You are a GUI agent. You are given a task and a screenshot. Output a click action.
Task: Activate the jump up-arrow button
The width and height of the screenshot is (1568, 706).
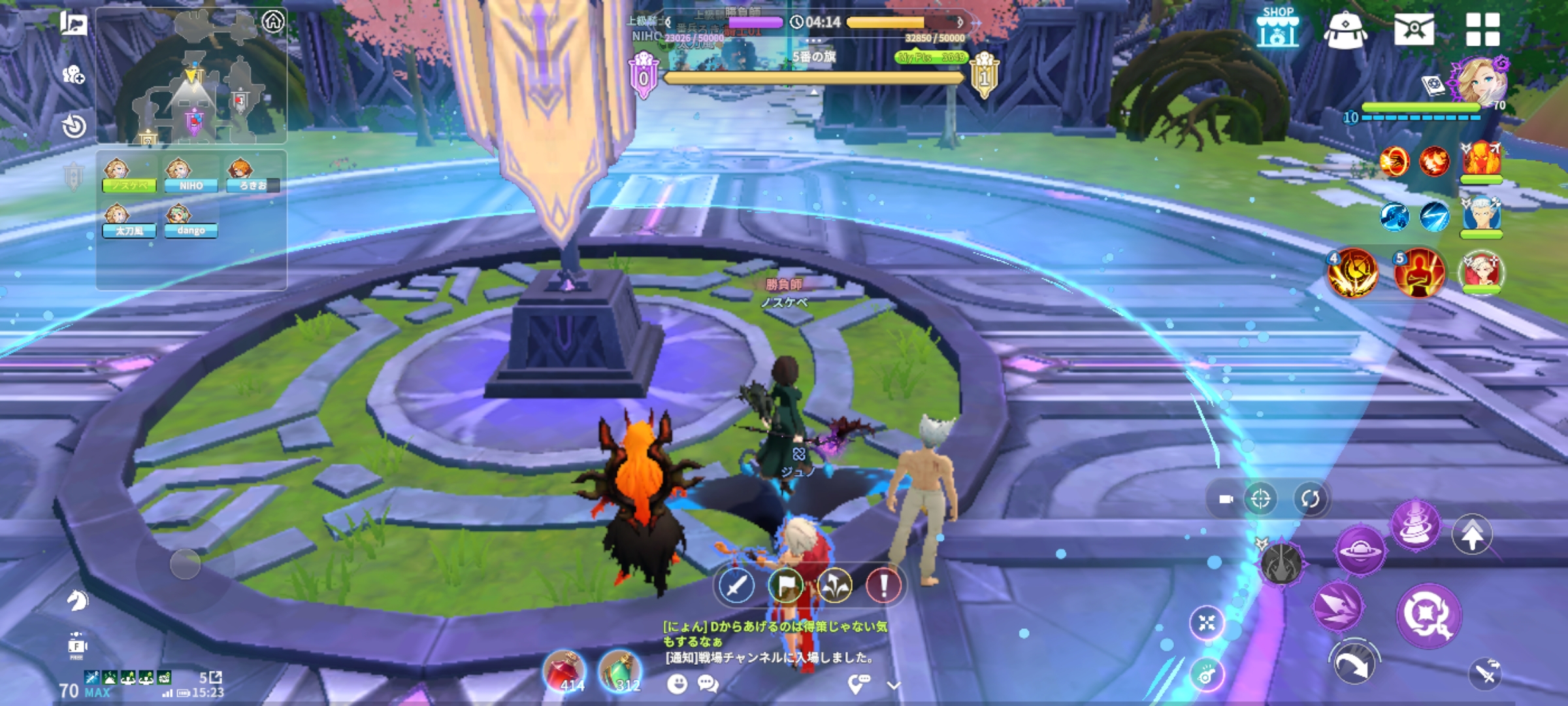[x=1471, y=535]
